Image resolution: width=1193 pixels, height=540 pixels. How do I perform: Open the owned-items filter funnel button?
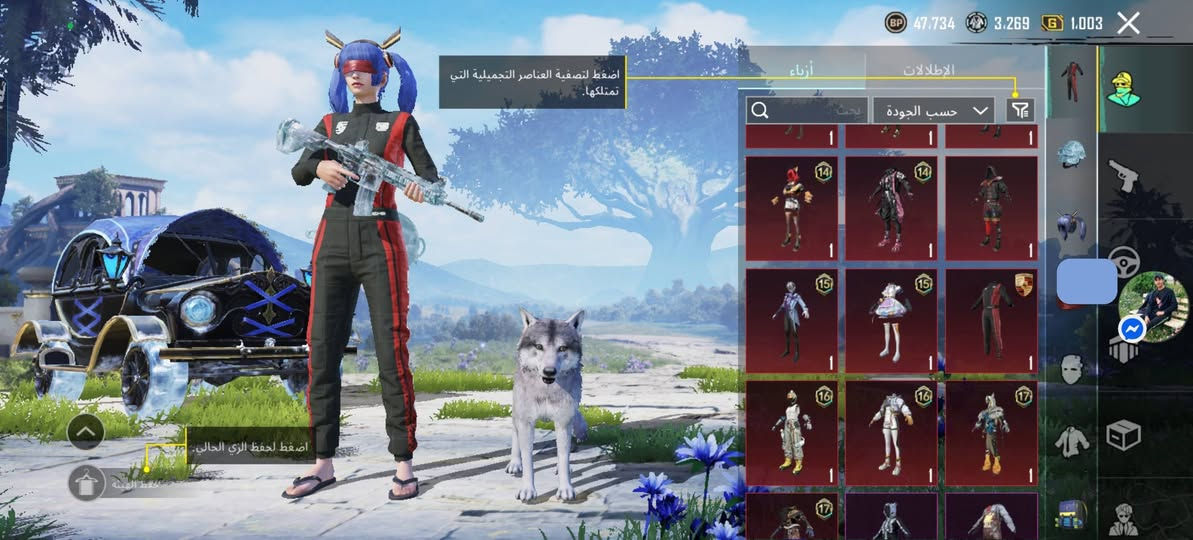click(1020, 110)
